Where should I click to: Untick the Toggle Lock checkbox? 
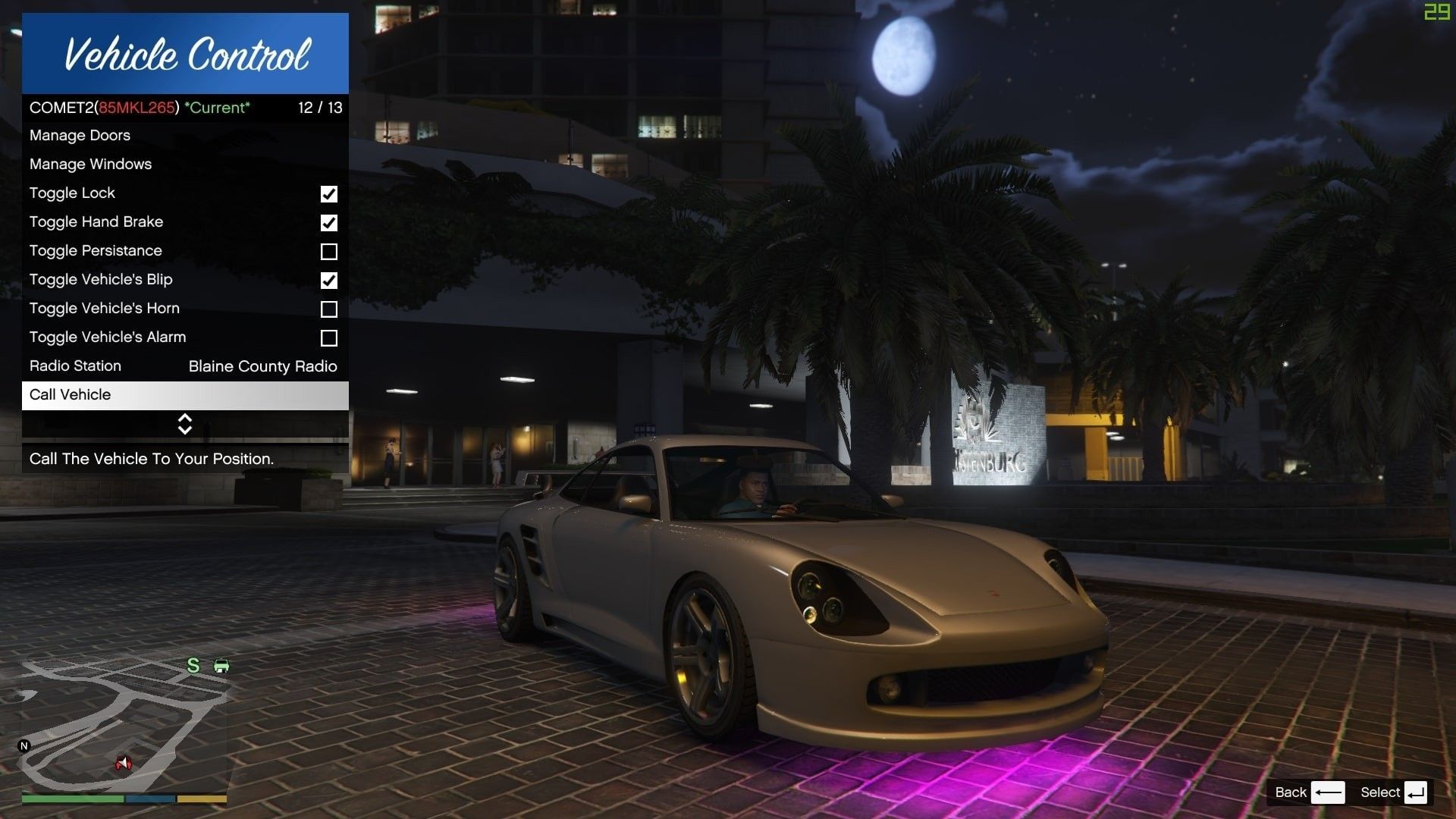(328, 194)
